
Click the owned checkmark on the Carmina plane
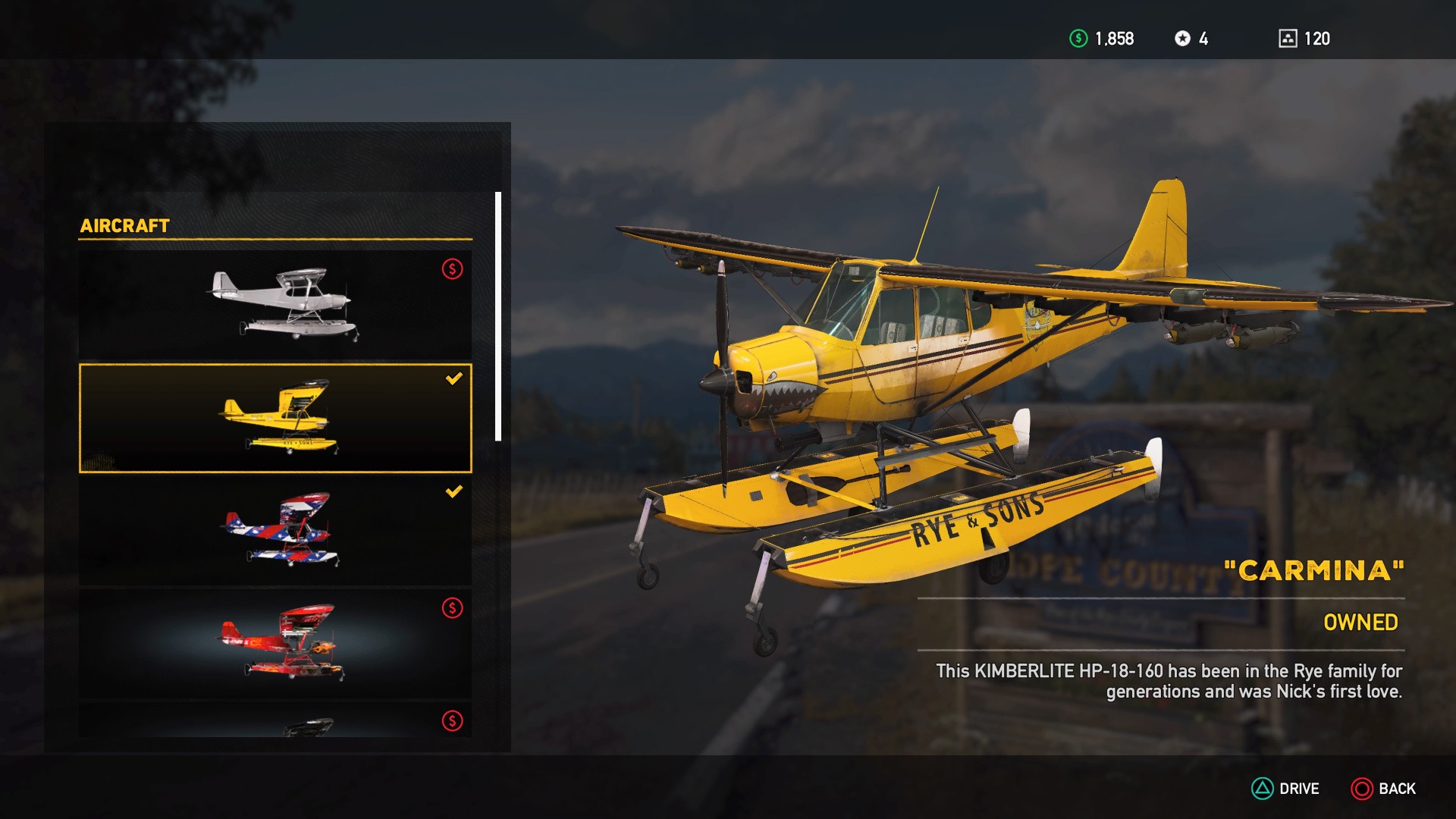453,380
